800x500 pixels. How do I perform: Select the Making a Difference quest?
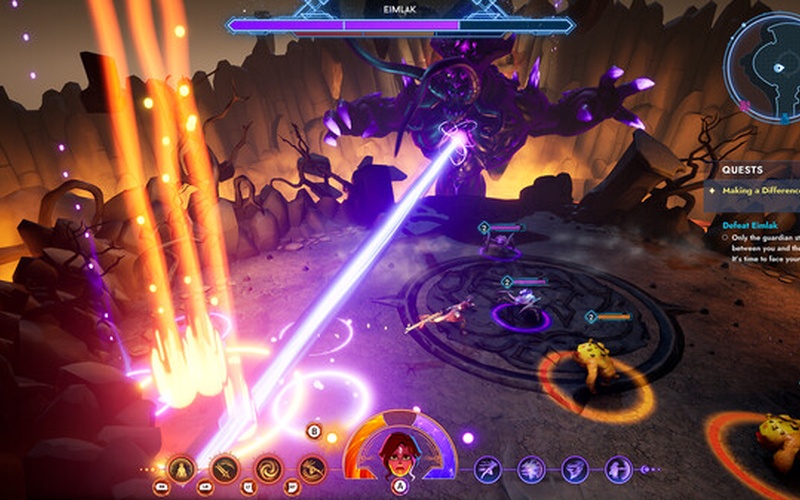click(760, 190)
